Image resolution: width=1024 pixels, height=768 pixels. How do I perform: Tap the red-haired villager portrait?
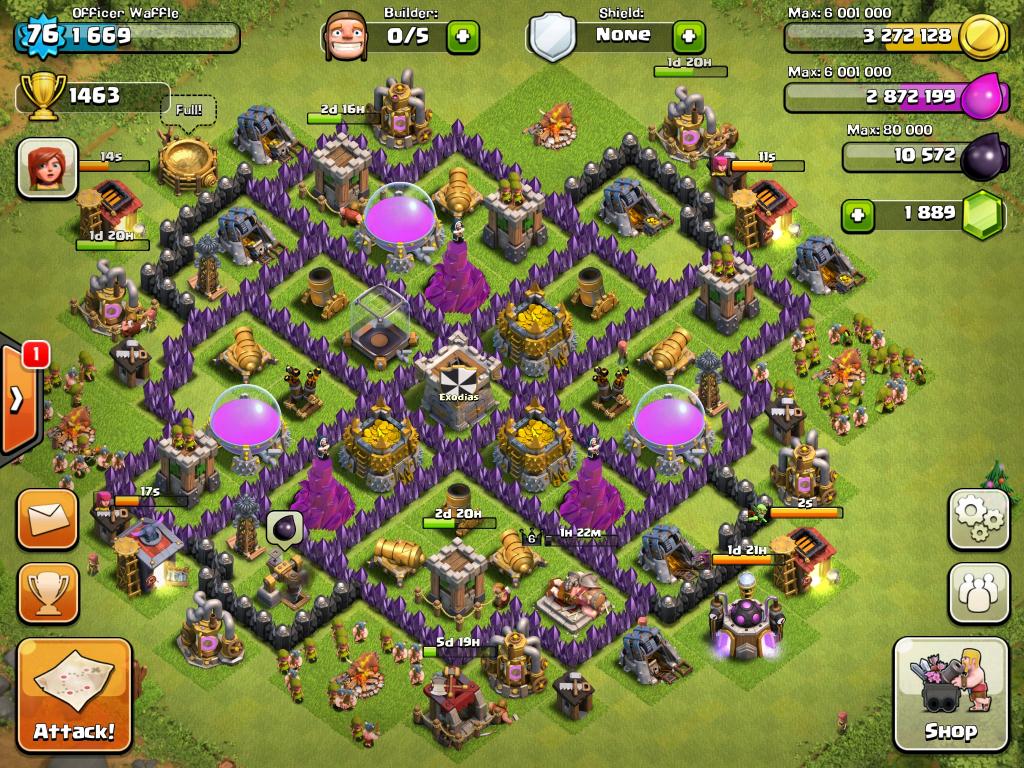47,167
